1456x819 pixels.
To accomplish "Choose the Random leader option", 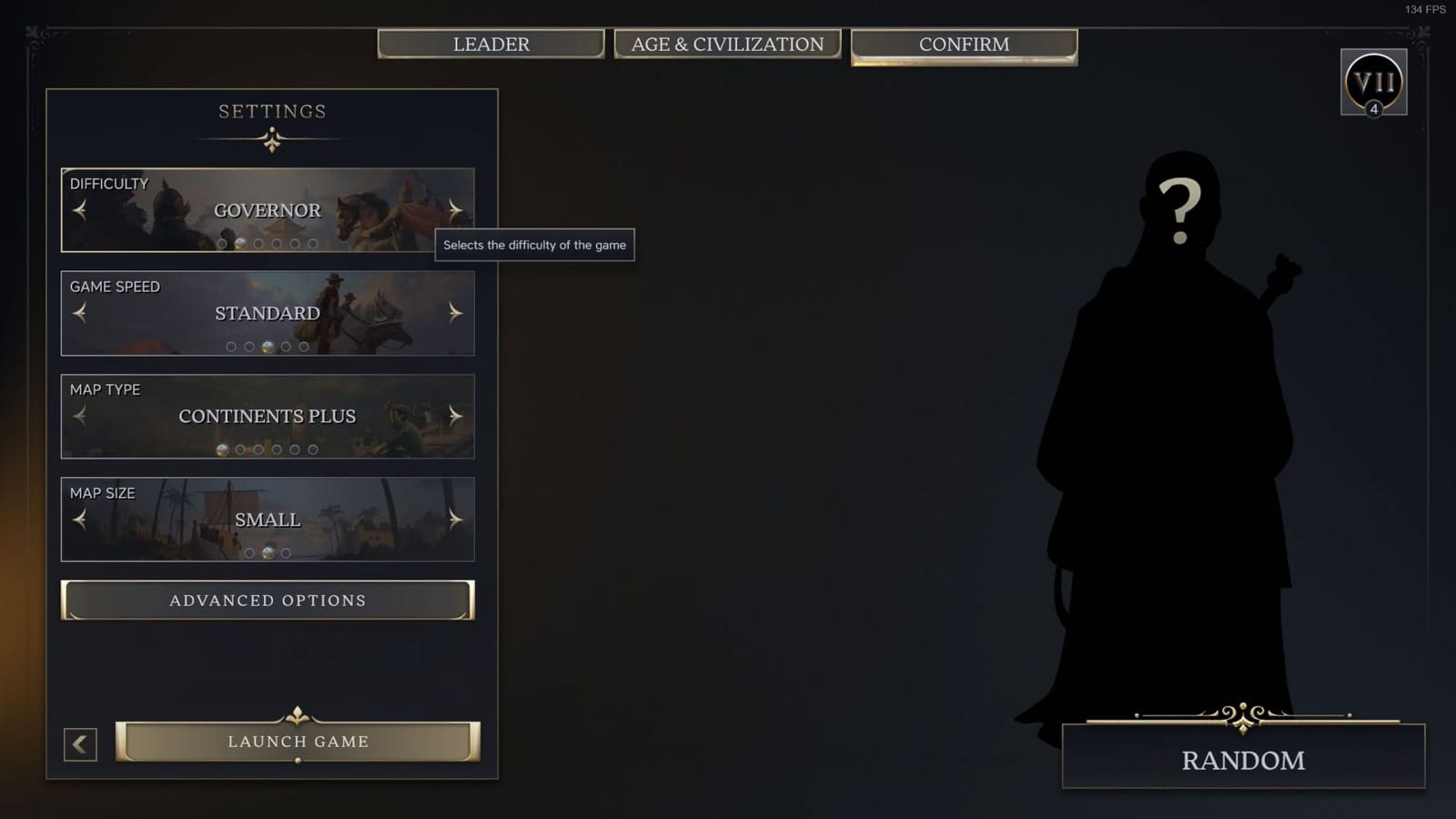I will tap(1242, 759).
